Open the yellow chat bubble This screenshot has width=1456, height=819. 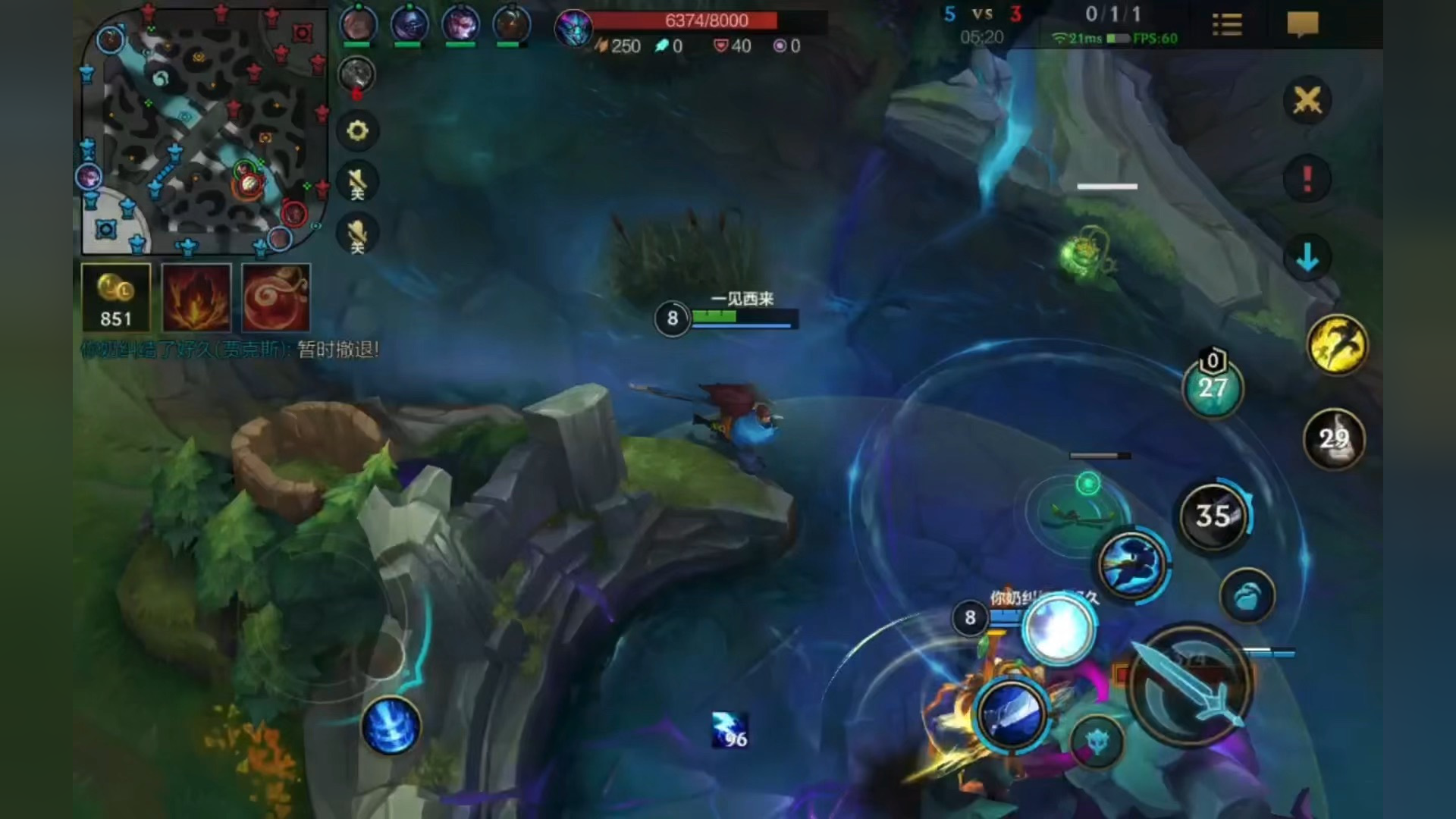1303,25
